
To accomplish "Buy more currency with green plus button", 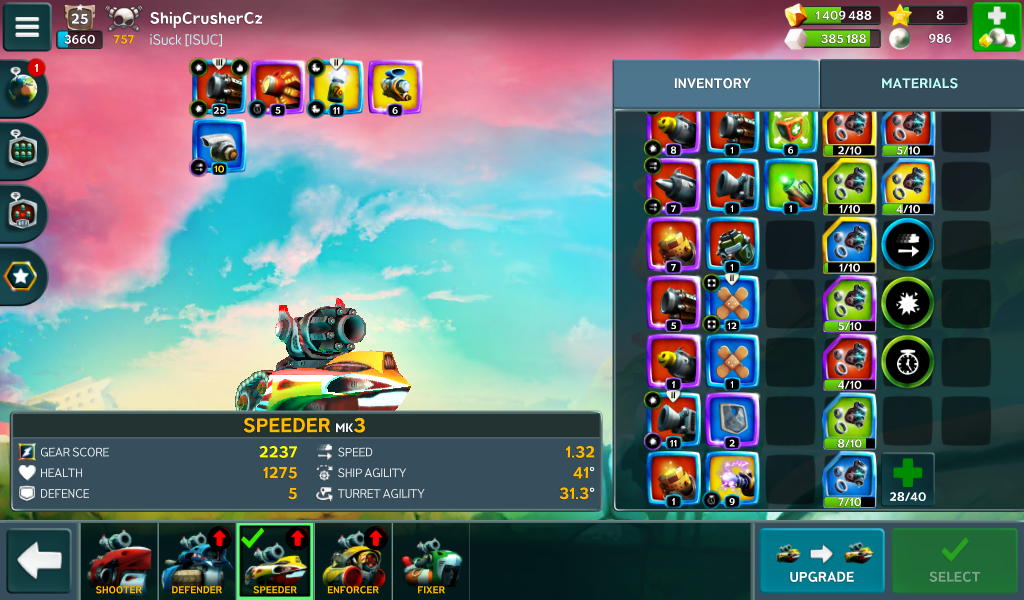I will tap(995, 27).
